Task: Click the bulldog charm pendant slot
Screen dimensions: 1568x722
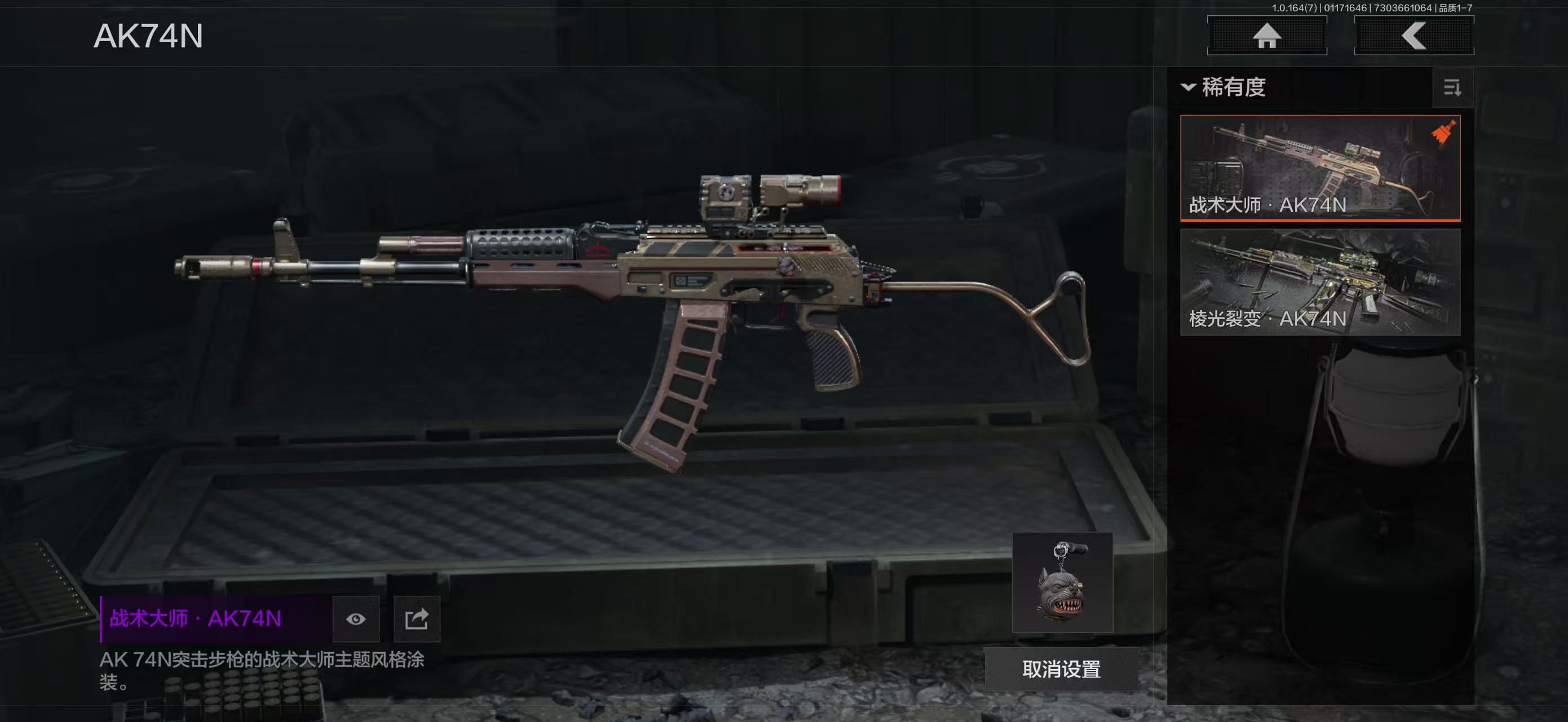Action: click(x=1062, y=583)
